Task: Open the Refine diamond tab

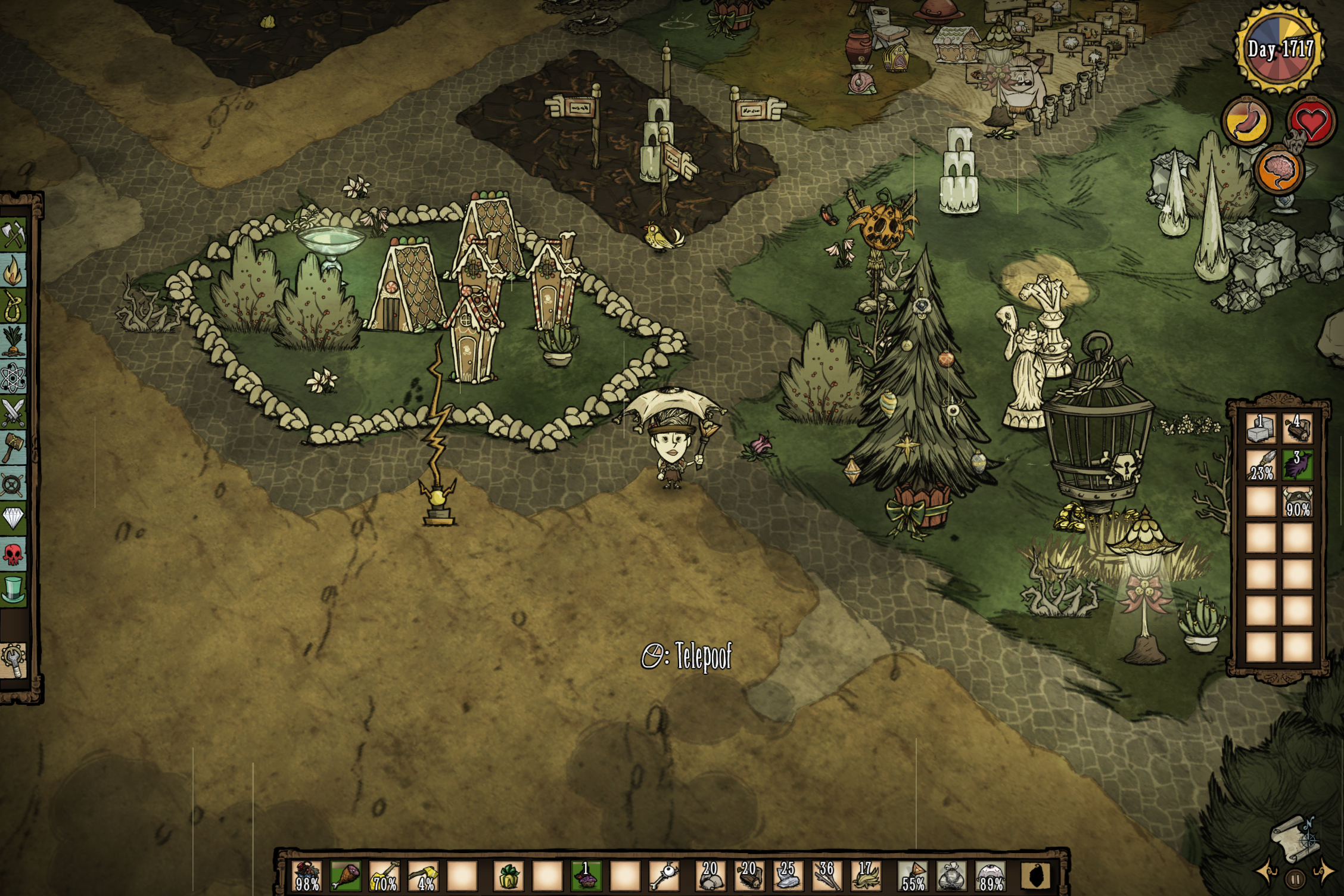Action: click(13, 518)
